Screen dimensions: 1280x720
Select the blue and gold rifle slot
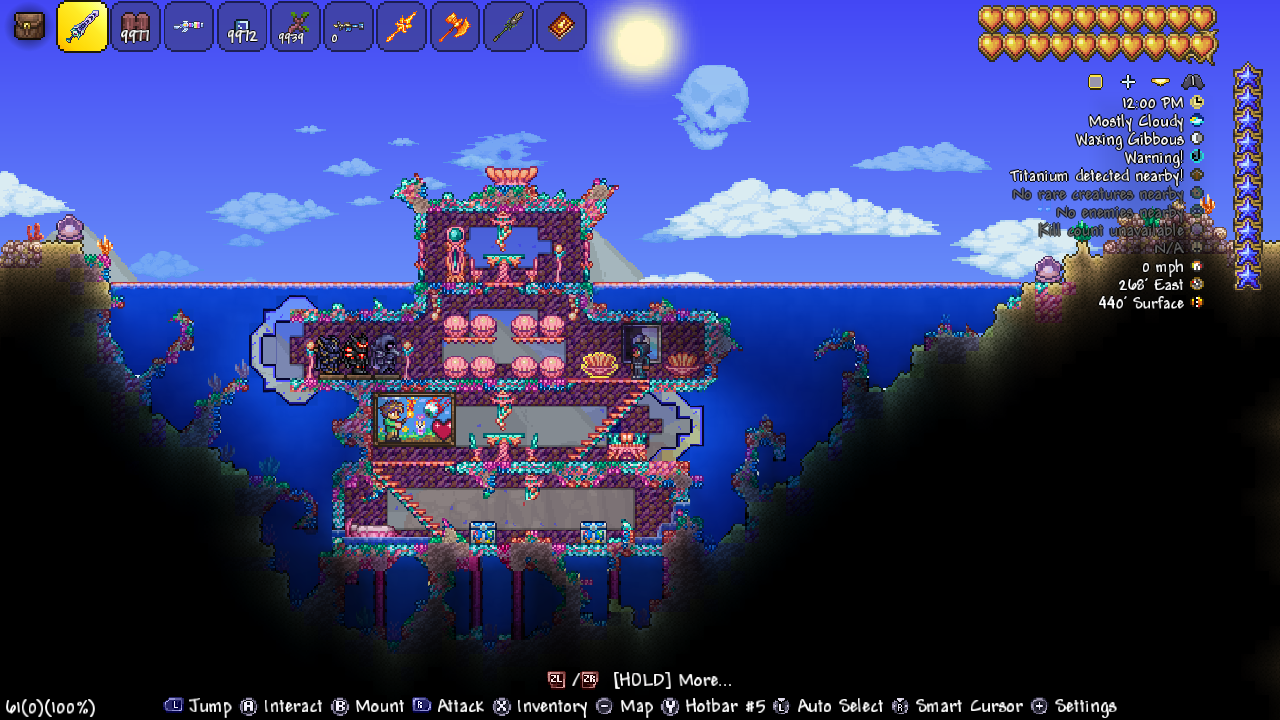348,27
